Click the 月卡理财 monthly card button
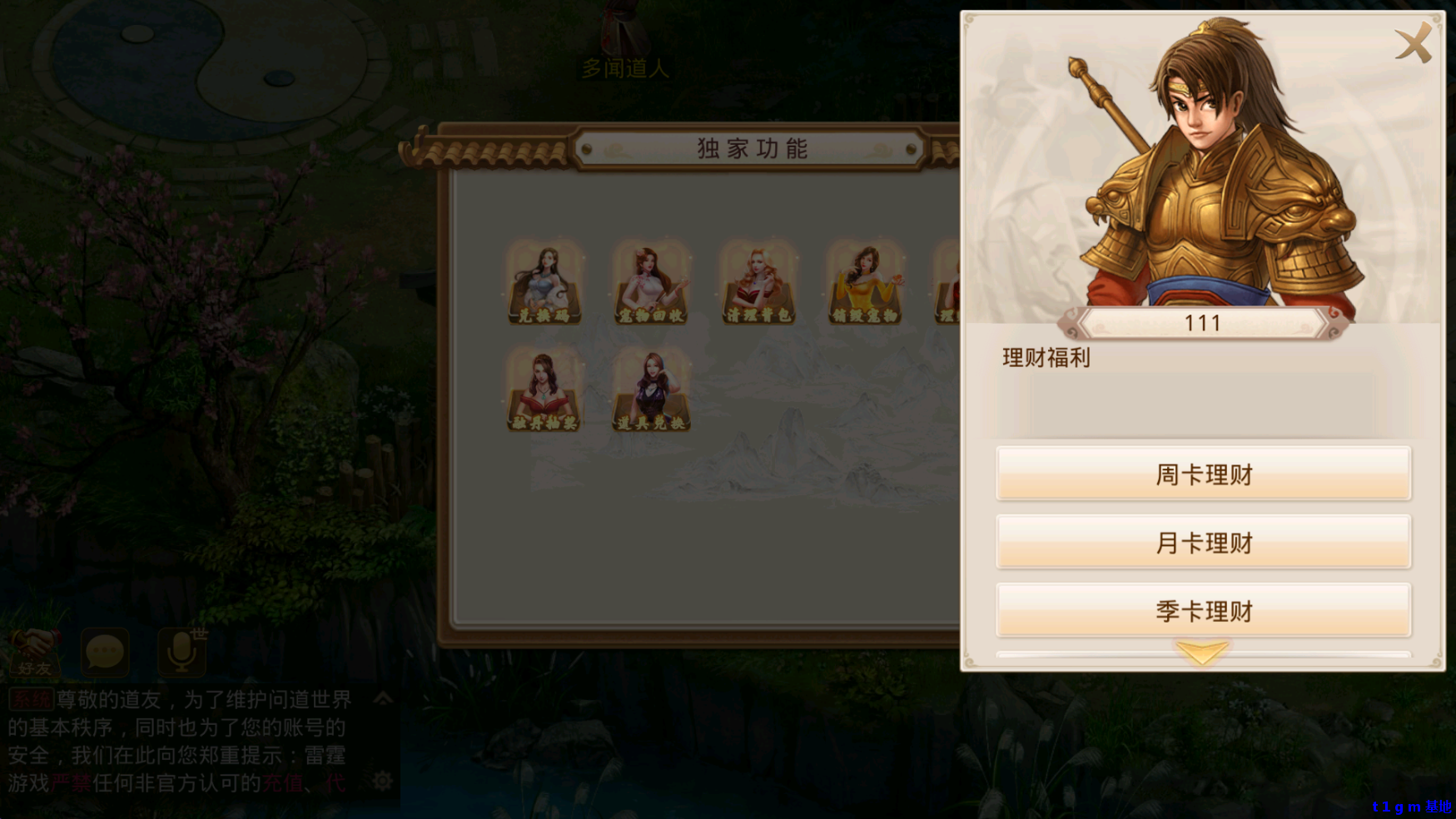 [1202, 541]
